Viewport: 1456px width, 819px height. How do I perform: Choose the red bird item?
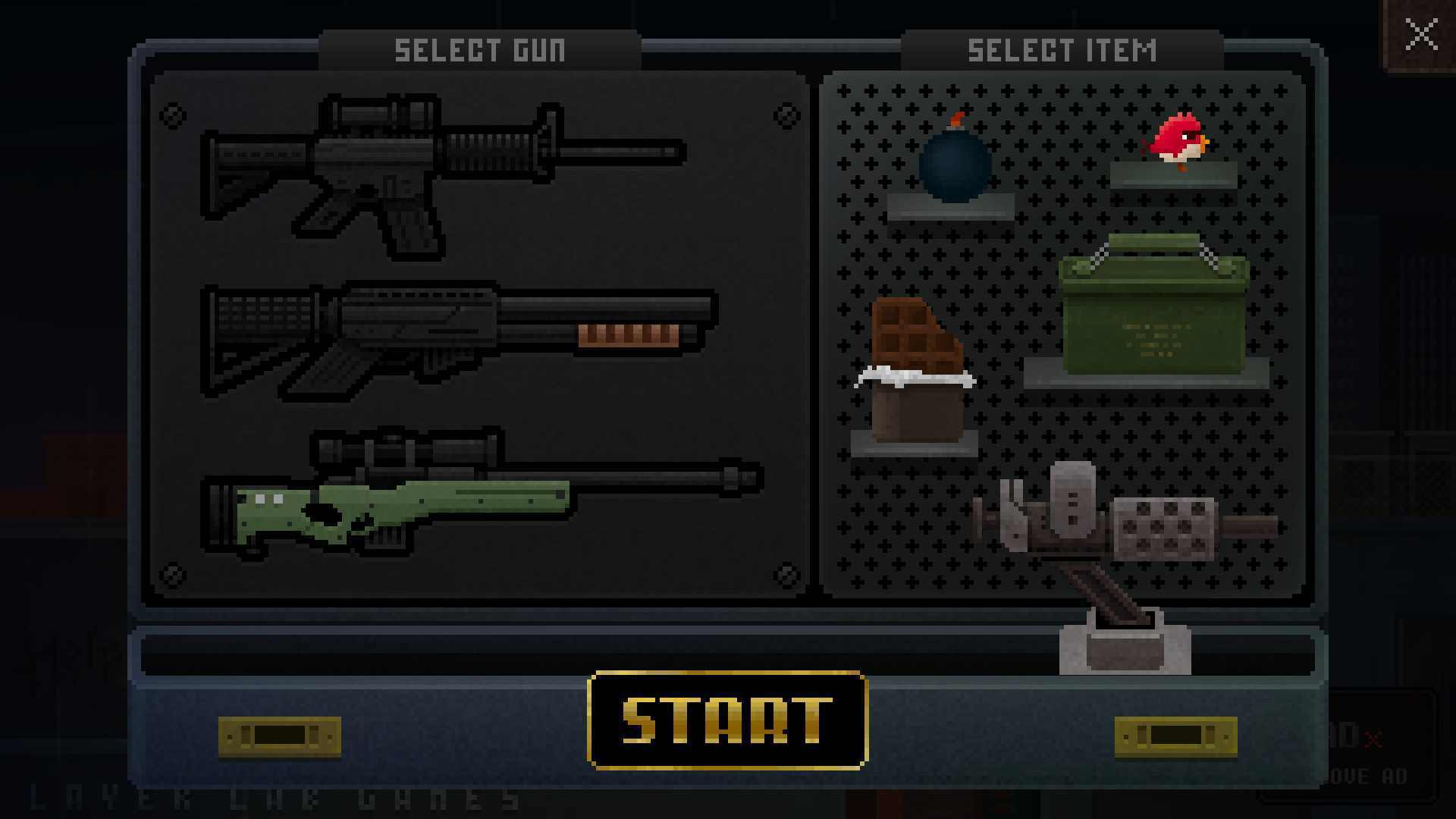click(1177, 142)
